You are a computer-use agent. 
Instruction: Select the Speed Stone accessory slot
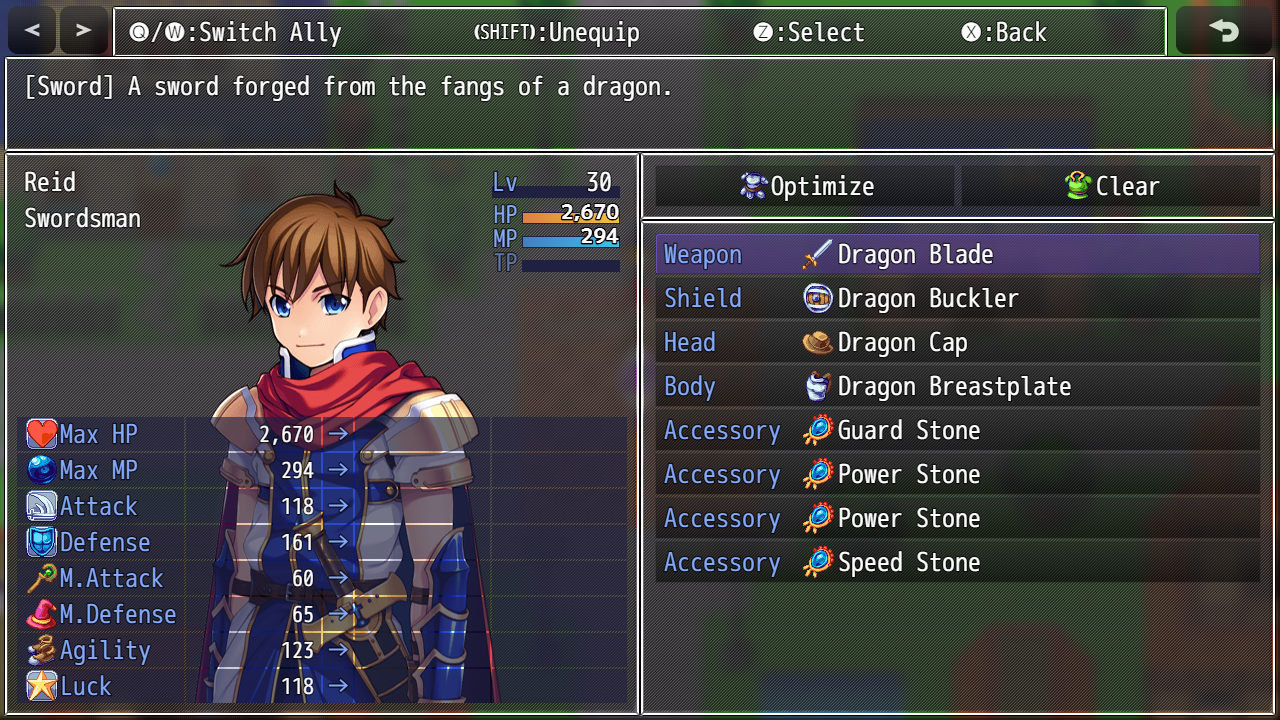[x=957, y=563]
